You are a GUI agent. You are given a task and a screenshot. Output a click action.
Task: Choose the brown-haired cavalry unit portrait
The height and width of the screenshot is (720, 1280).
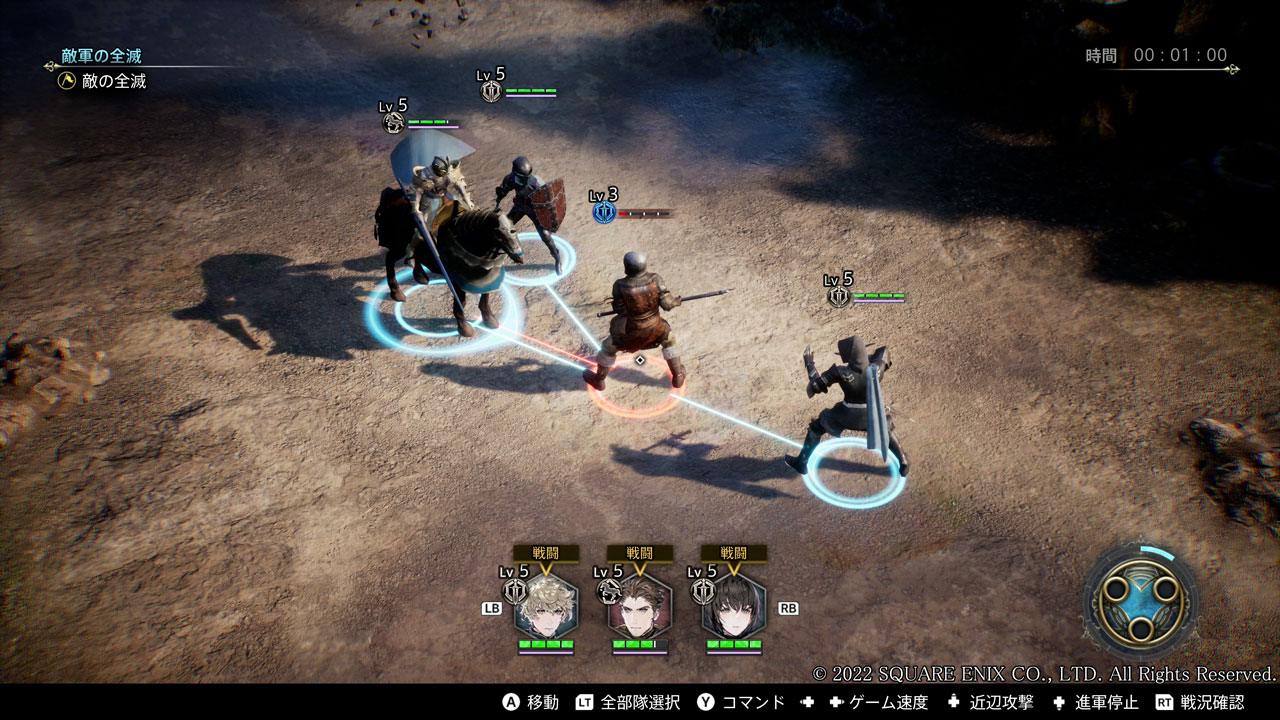(x=640, y=606)
